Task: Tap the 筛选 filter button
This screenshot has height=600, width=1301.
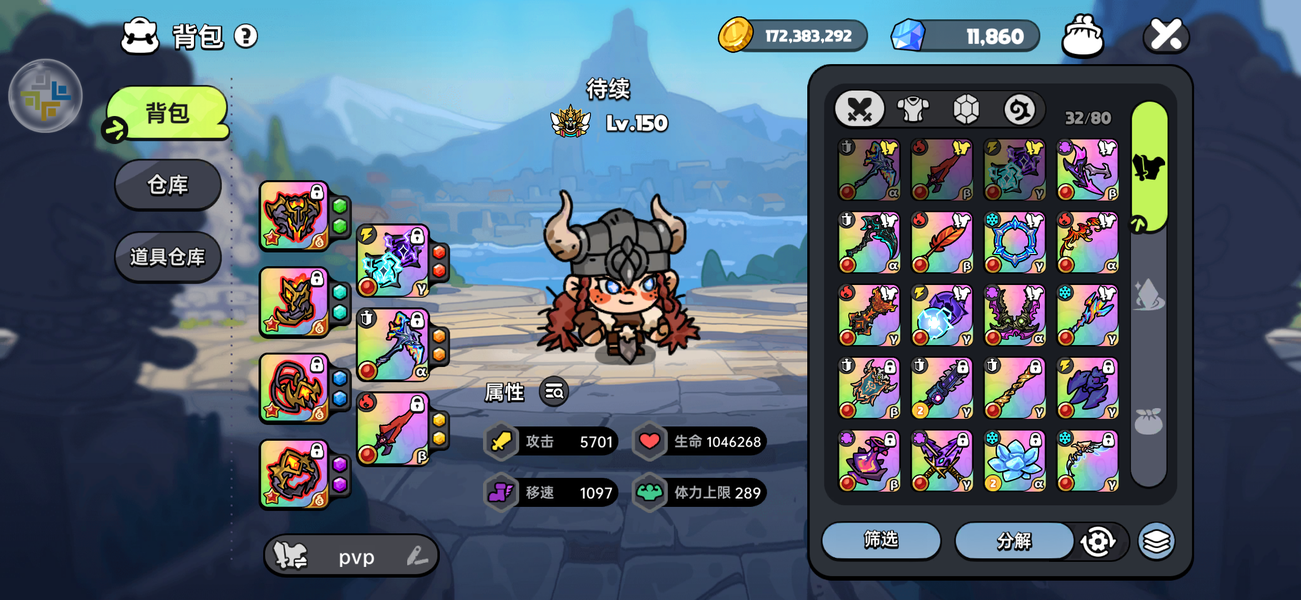Action: [881, 540]
